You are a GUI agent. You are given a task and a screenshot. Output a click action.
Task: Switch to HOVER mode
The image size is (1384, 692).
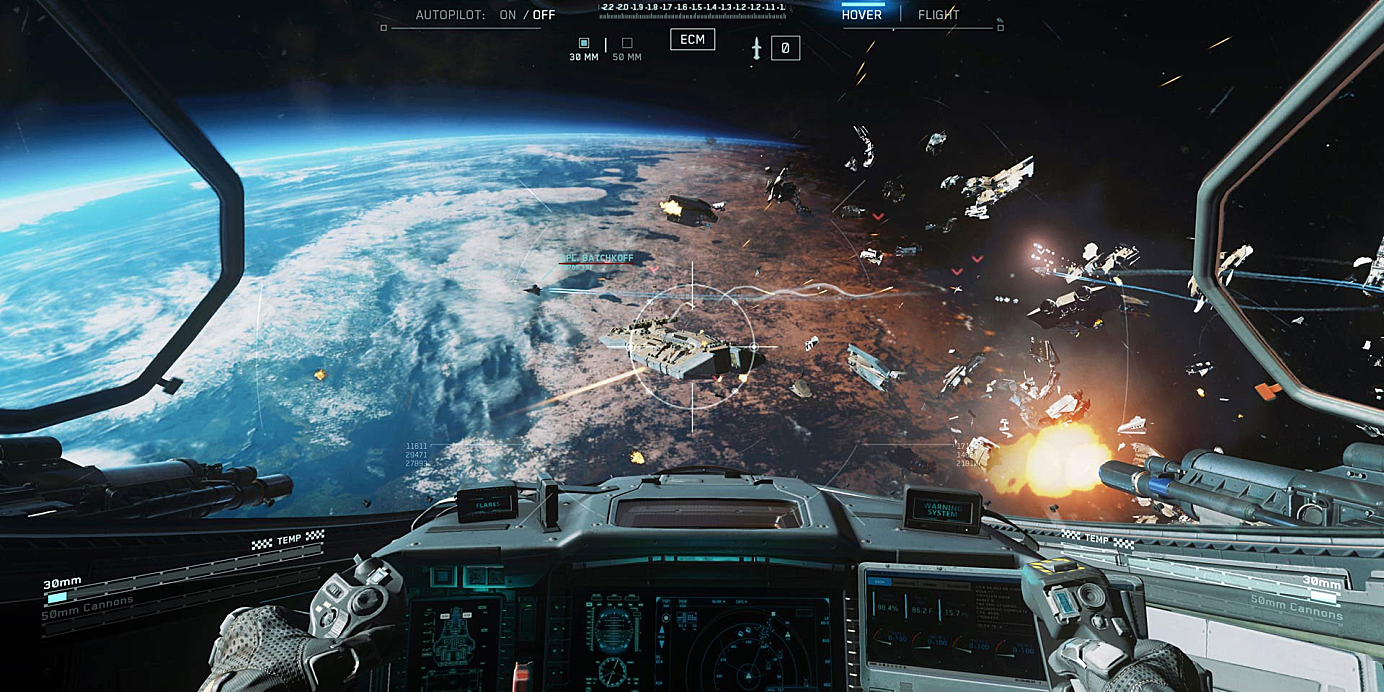(x=862, y=15)
